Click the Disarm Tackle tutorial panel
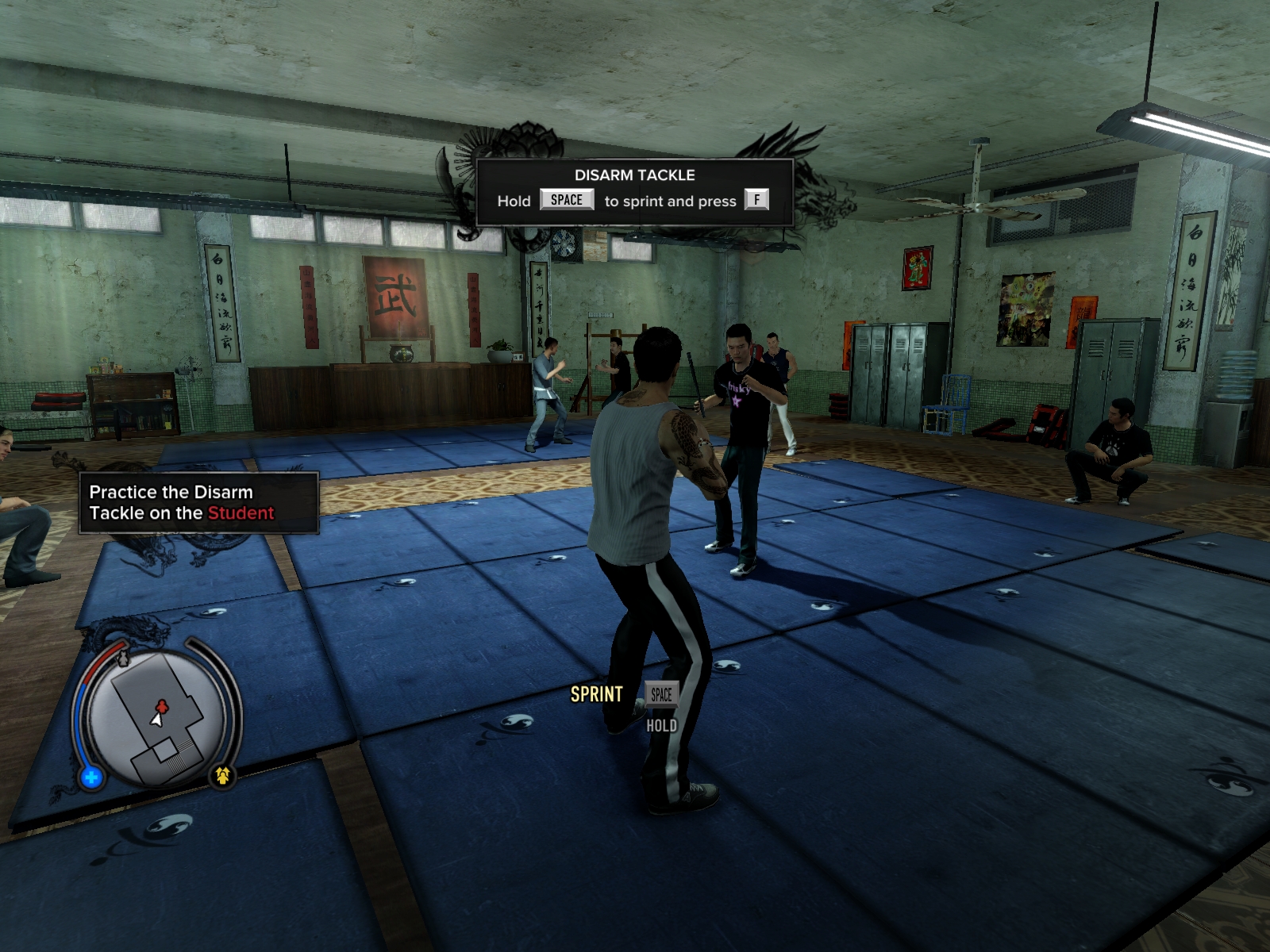The image size is (1270, 952). (634, 193)
